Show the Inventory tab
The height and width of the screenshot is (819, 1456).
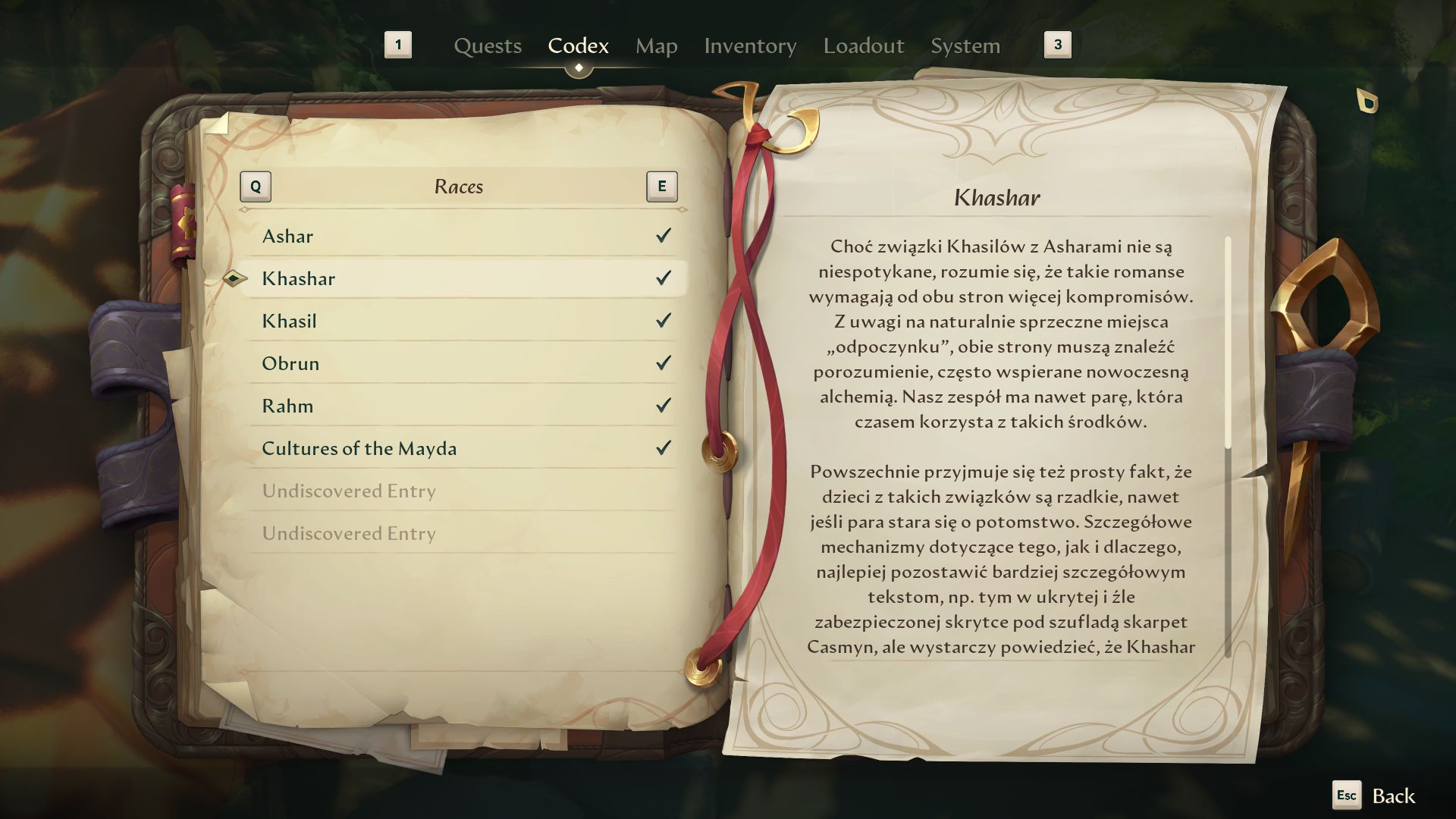tap(749, 46)
